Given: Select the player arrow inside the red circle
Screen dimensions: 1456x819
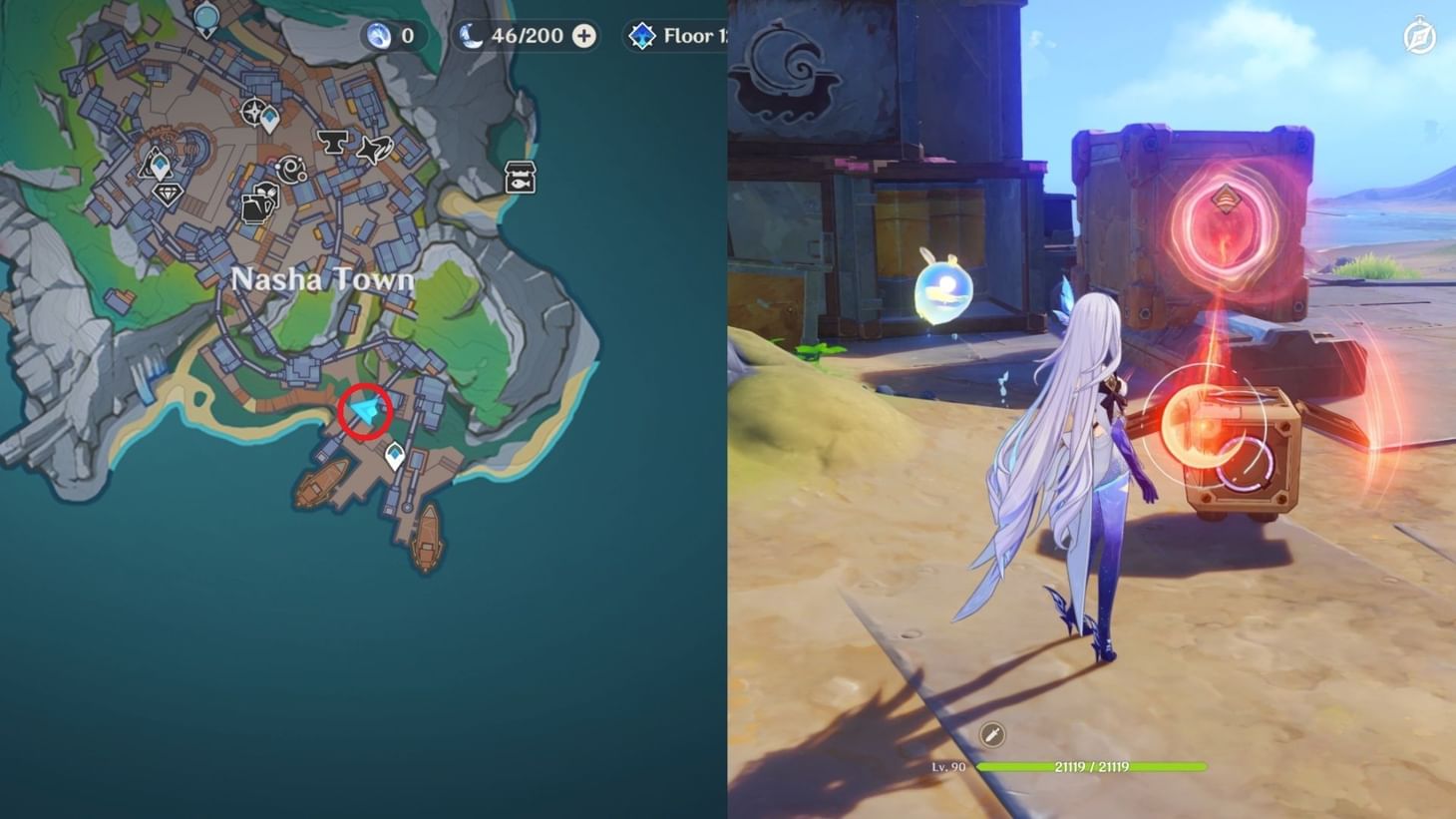Looking at the screenshot, I should coord(365,411).
